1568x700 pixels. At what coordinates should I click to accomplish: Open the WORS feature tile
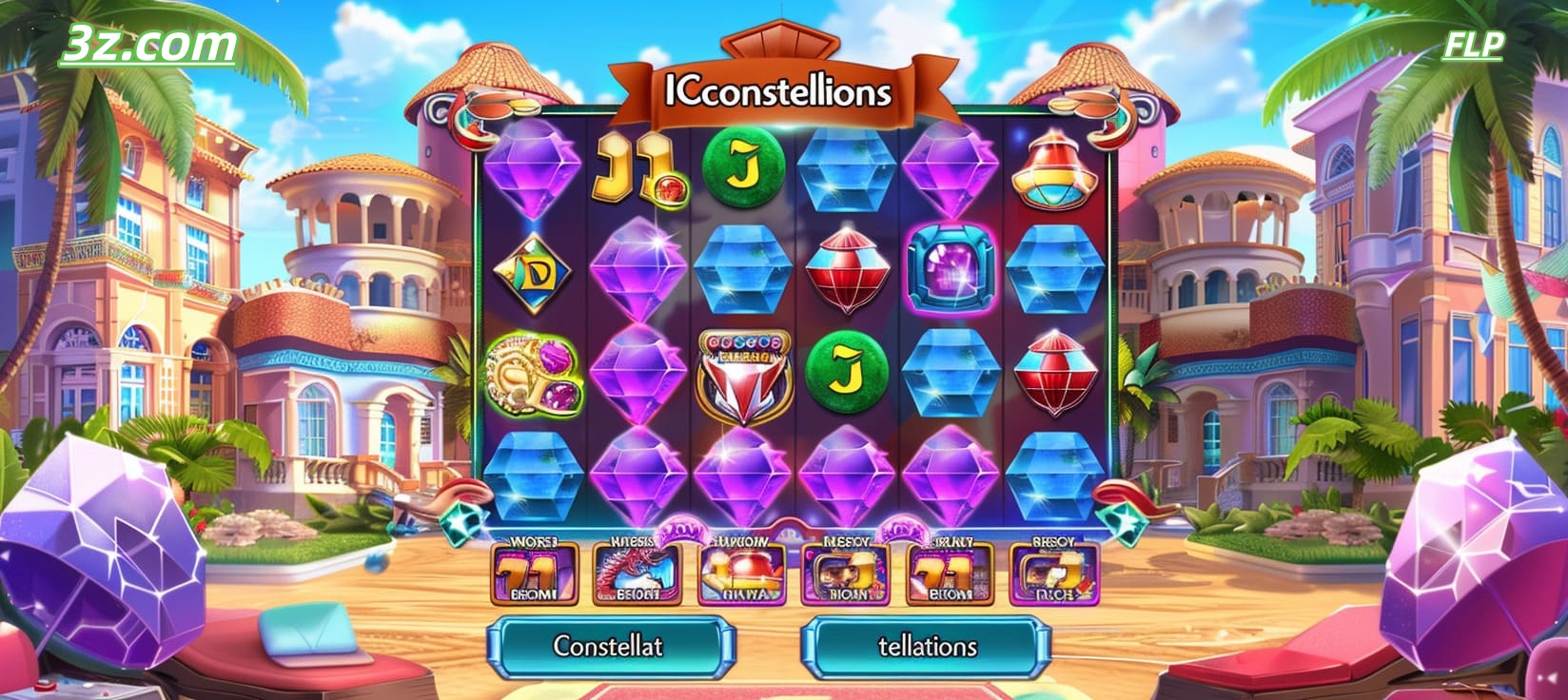point(533,573)
